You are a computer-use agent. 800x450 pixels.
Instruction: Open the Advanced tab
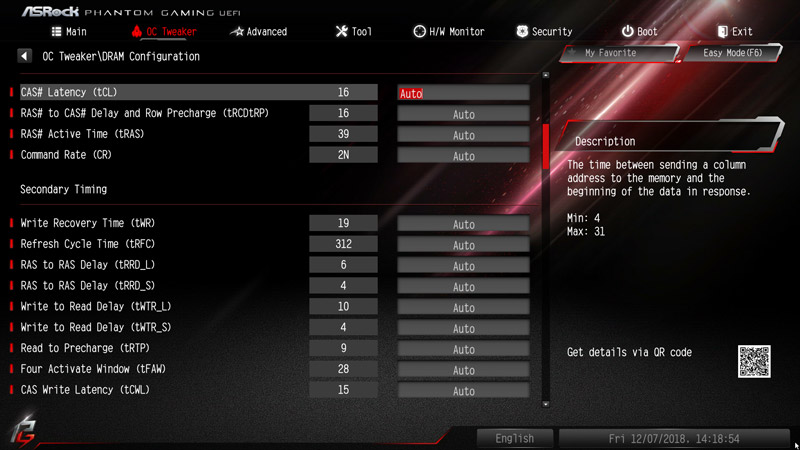click(258, 31)
